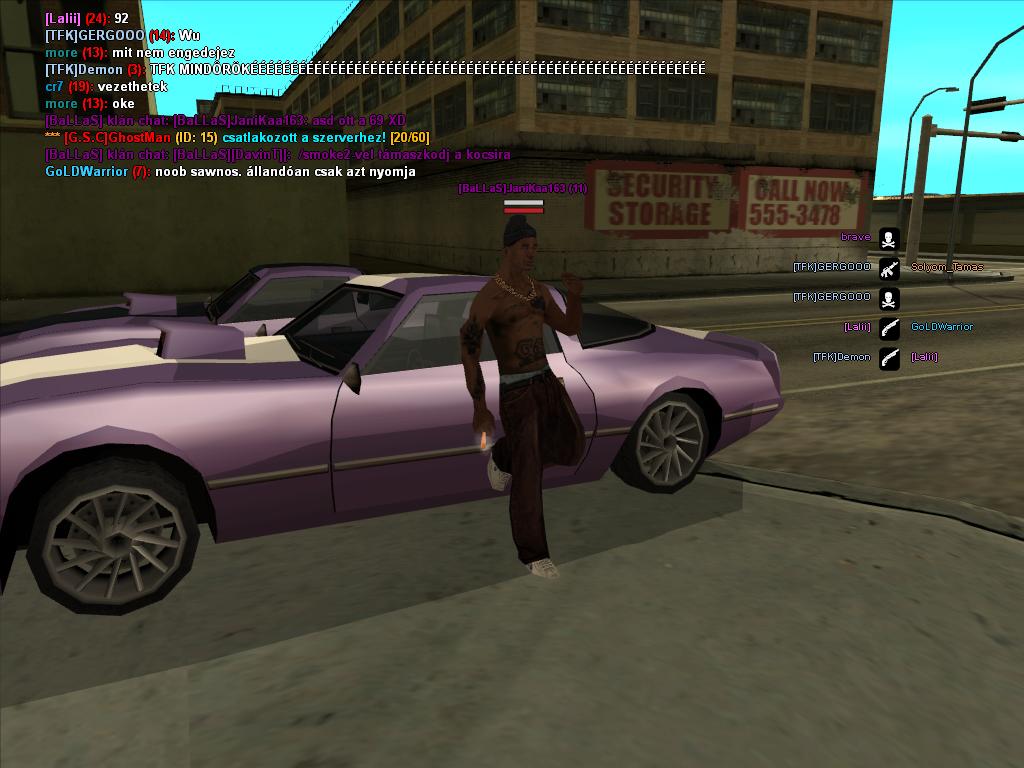
Task: Select the "mit nem engedejez" chat line
Action: coord(140,53)
